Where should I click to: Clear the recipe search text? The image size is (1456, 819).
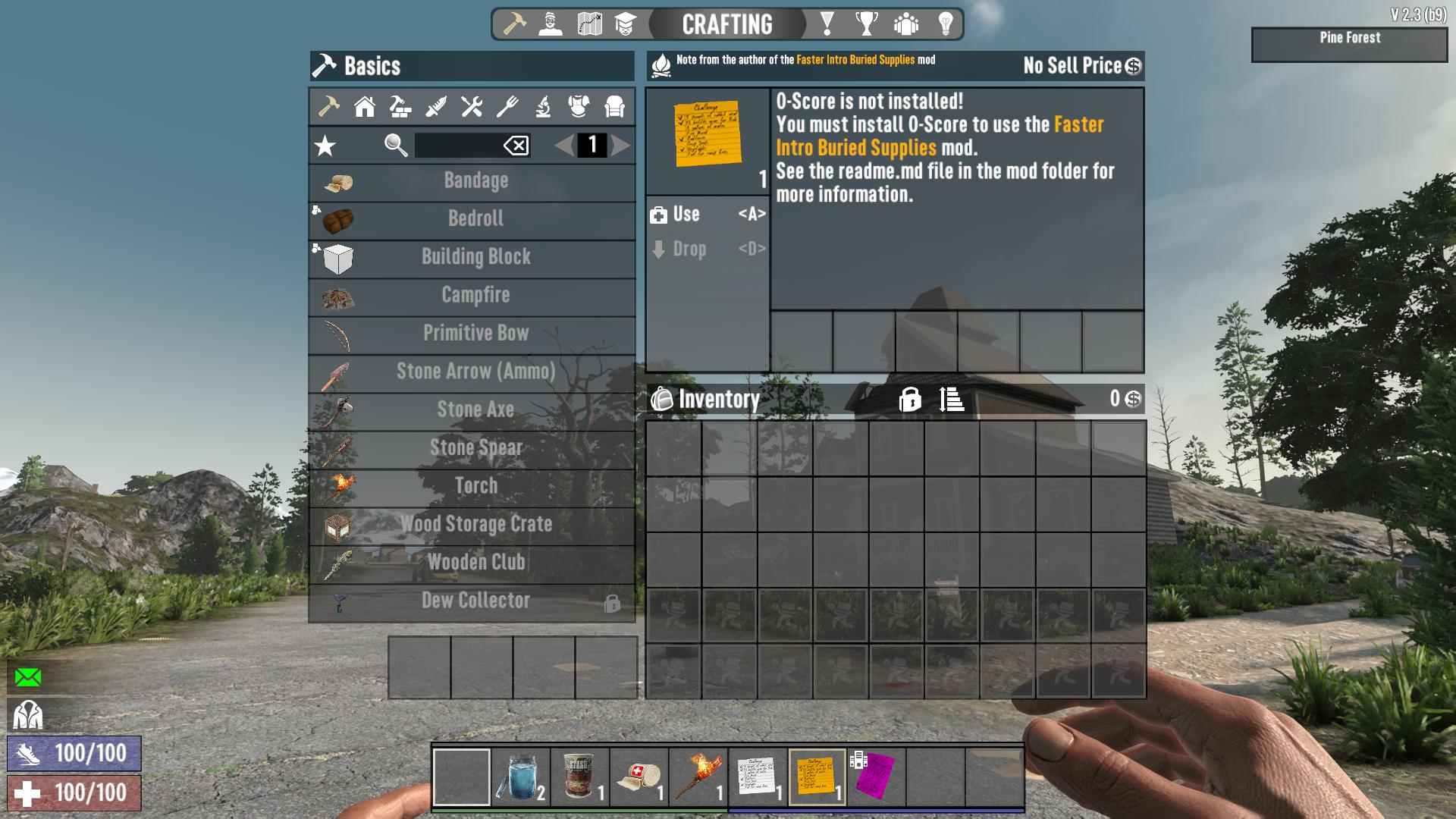pyautogui.click(x=516, y=146)
